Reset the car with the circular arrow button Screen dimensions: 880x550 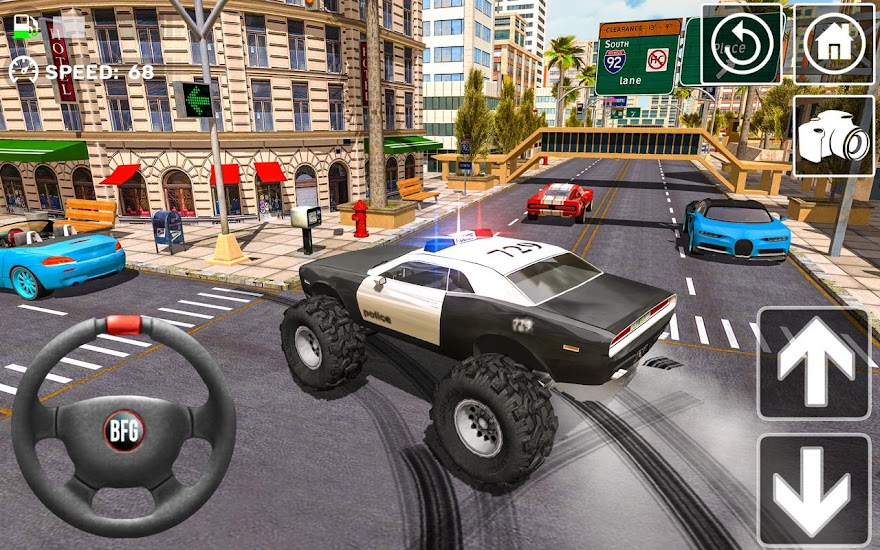(x=741, y=45)
